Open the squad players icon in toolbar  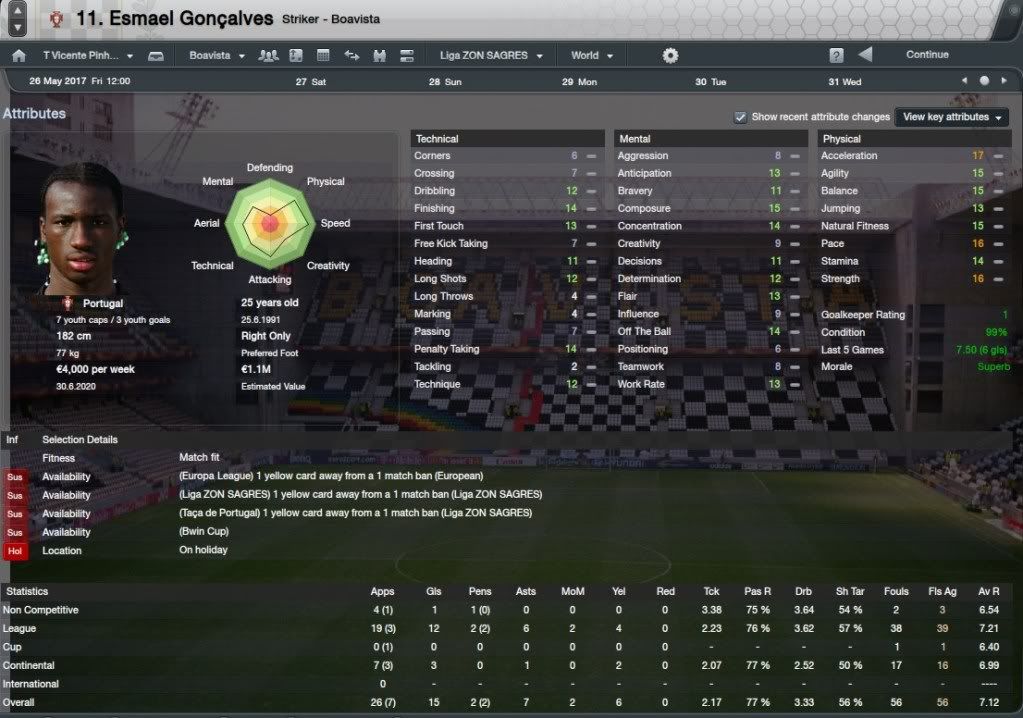[x=267, y=56]
